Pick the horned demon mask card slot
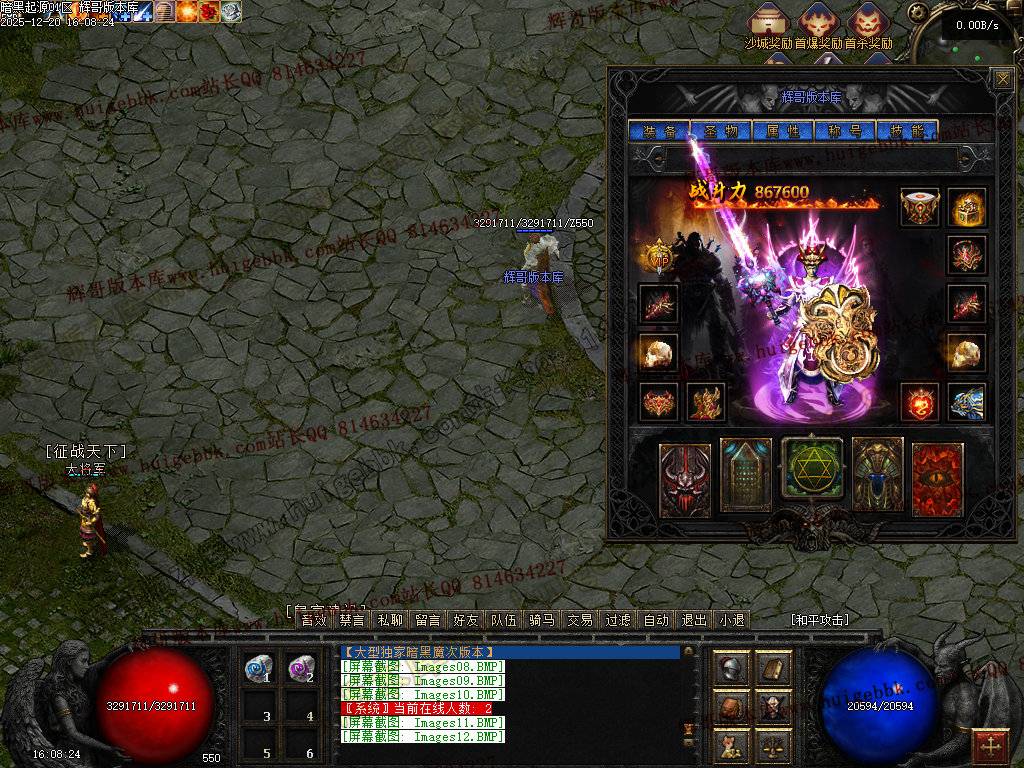Viewport: 1024px width, 768px height. (x=685, y=479)
